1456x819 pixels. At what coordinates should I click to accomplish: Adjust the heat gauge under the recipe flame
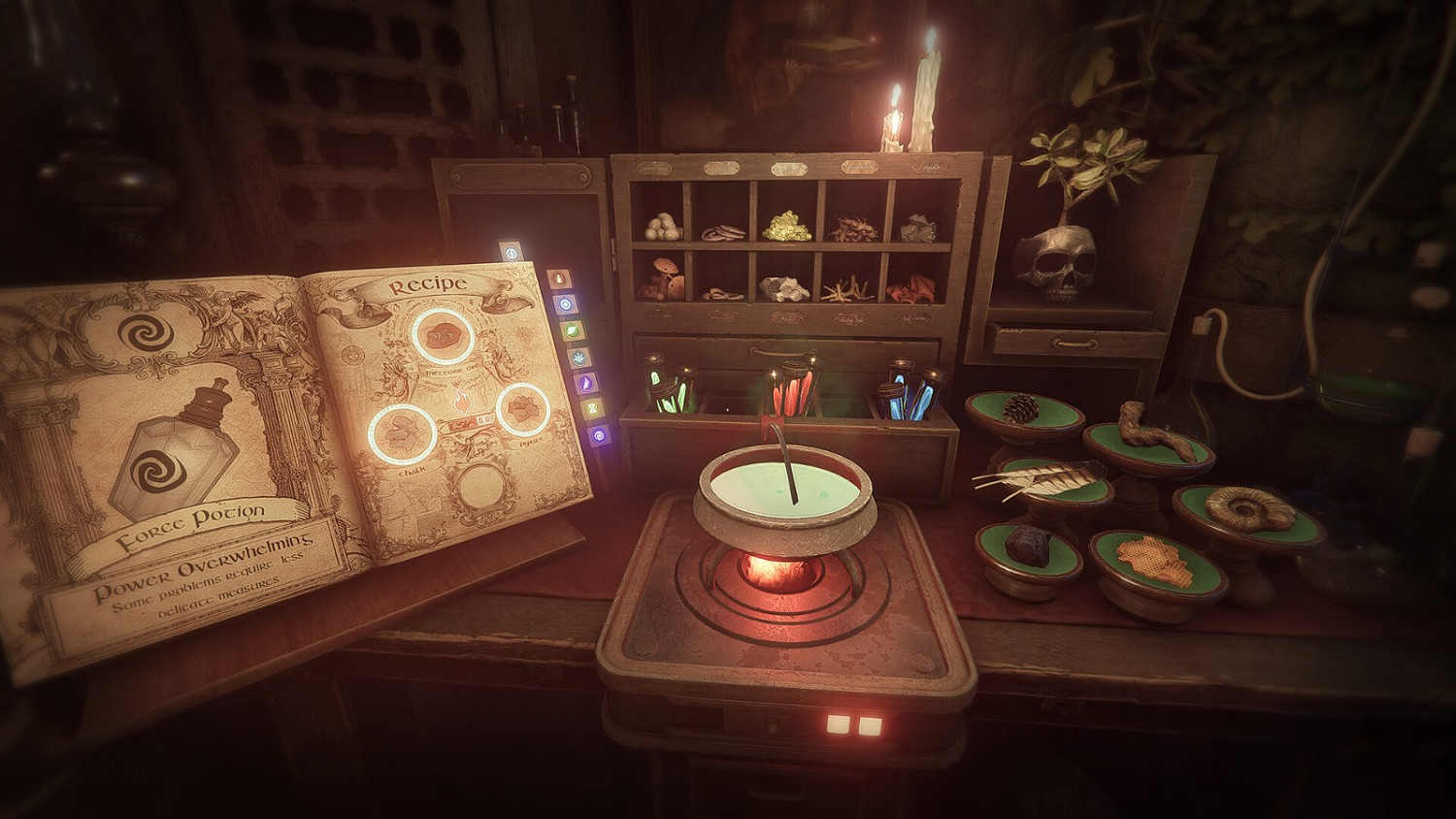[470, 421]
